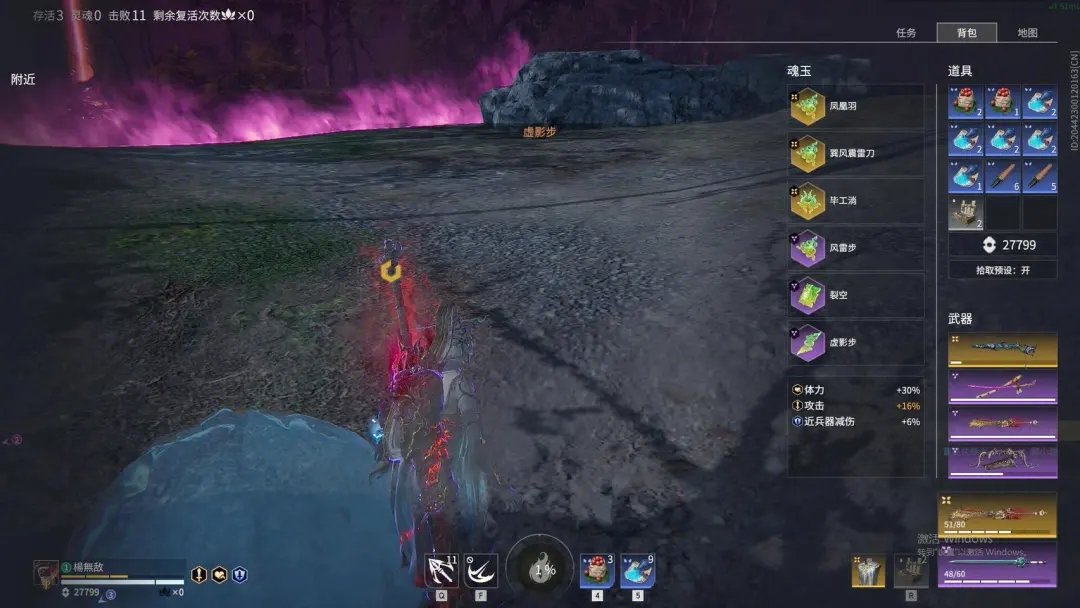Select the 凤凰羽 soul jade
The height and width of the screenshot is (608, 1080).
coord(856,106)
